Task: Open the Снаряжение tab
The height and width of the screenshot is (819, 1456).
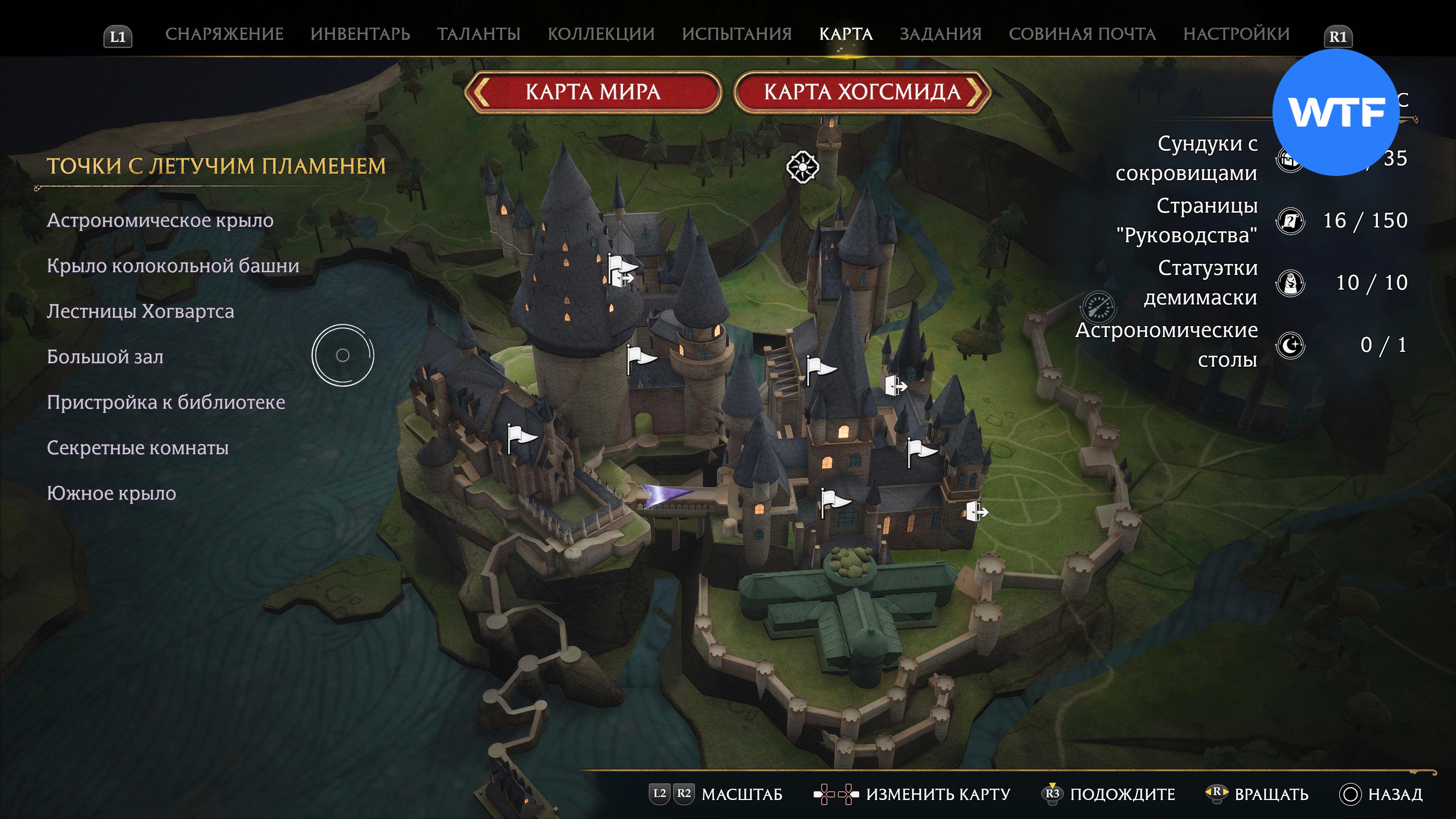Action: coord(224,34)
